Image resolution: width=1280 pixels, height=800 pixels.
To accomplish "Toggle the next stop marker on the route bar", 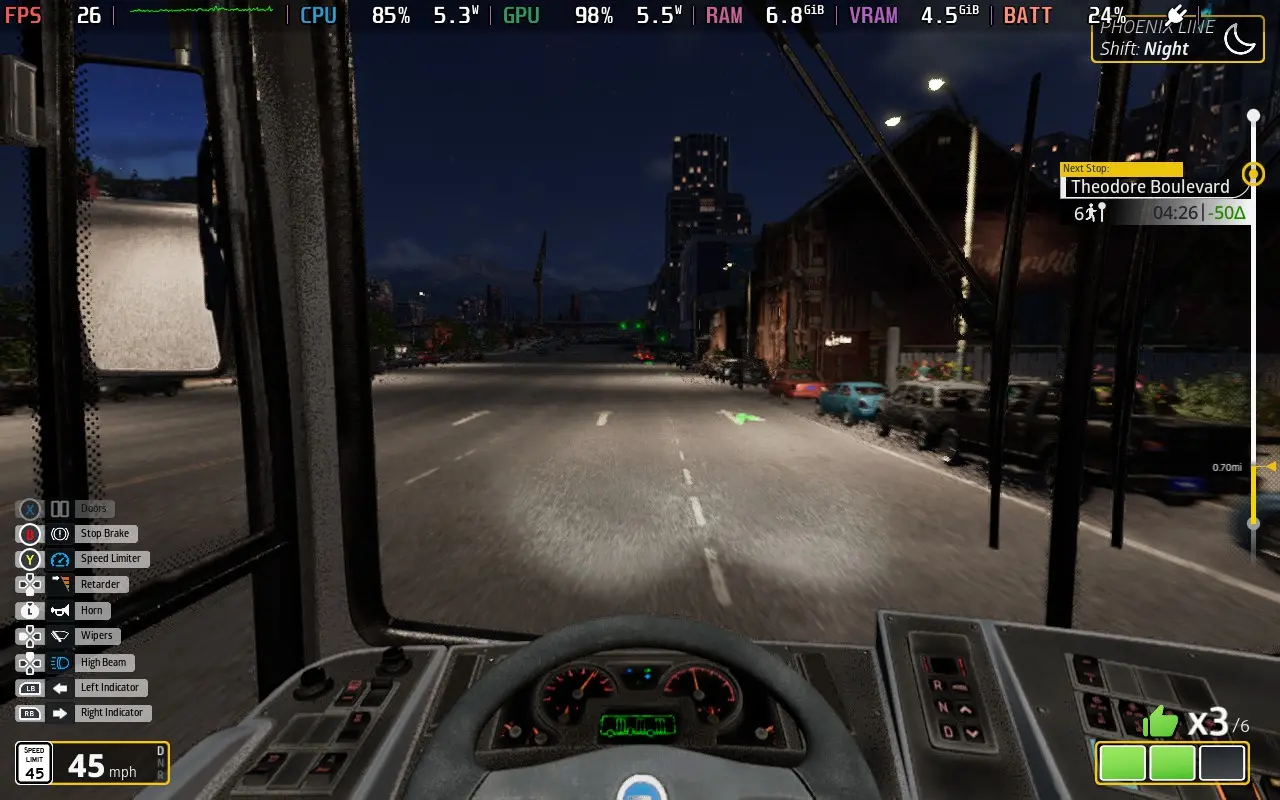I will [1255, 174].
